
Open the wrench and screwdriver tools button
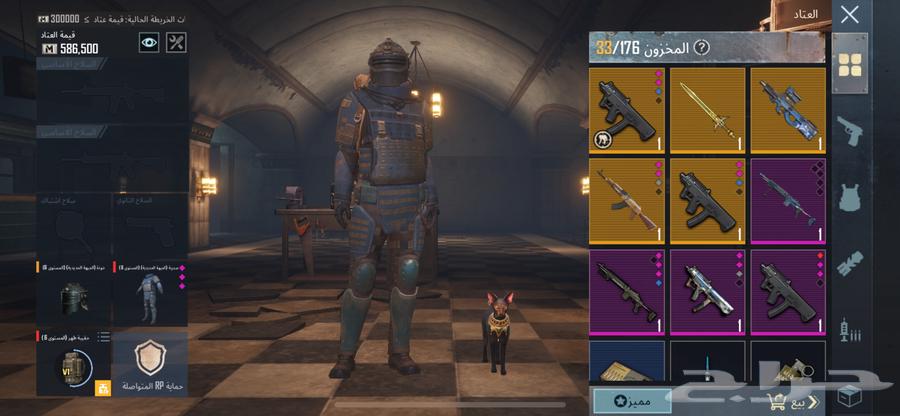point(176,42)
